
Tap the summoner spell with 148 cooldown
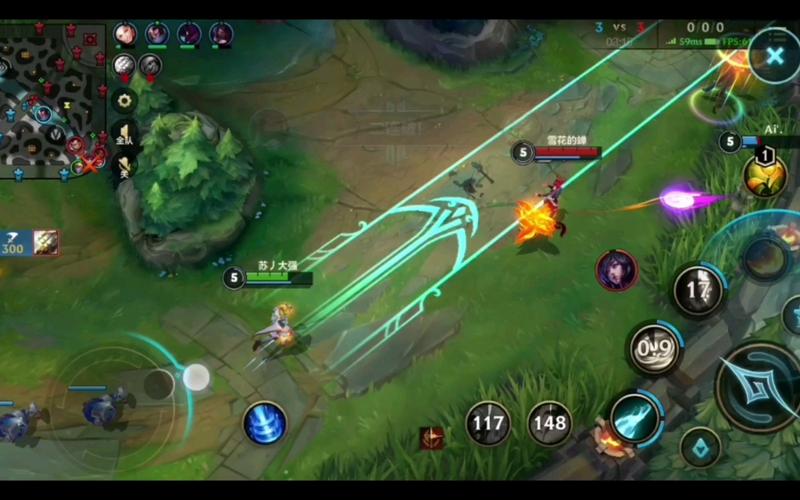tap(549, 423)
